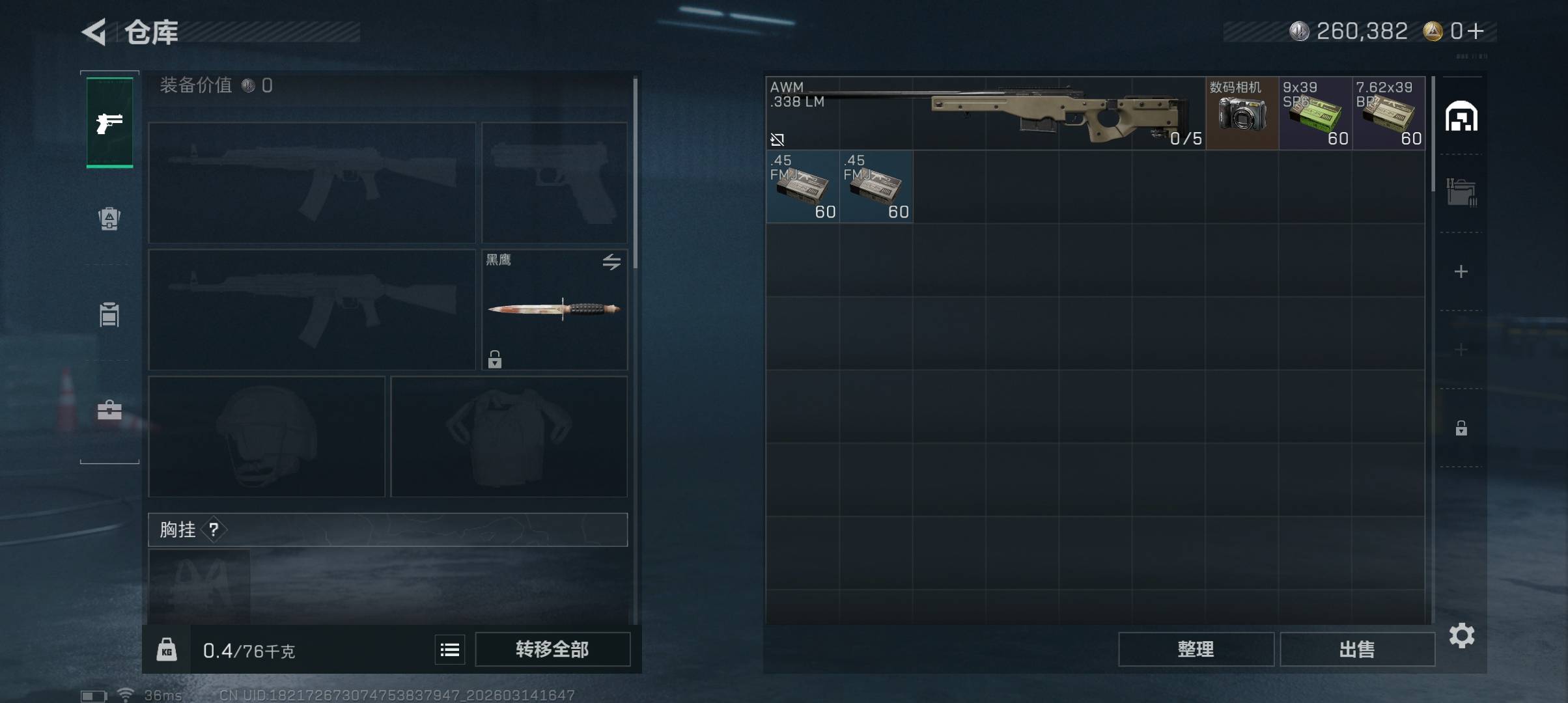
Task: Select the weapons tab with gun icon
Action: click(109, 122)
